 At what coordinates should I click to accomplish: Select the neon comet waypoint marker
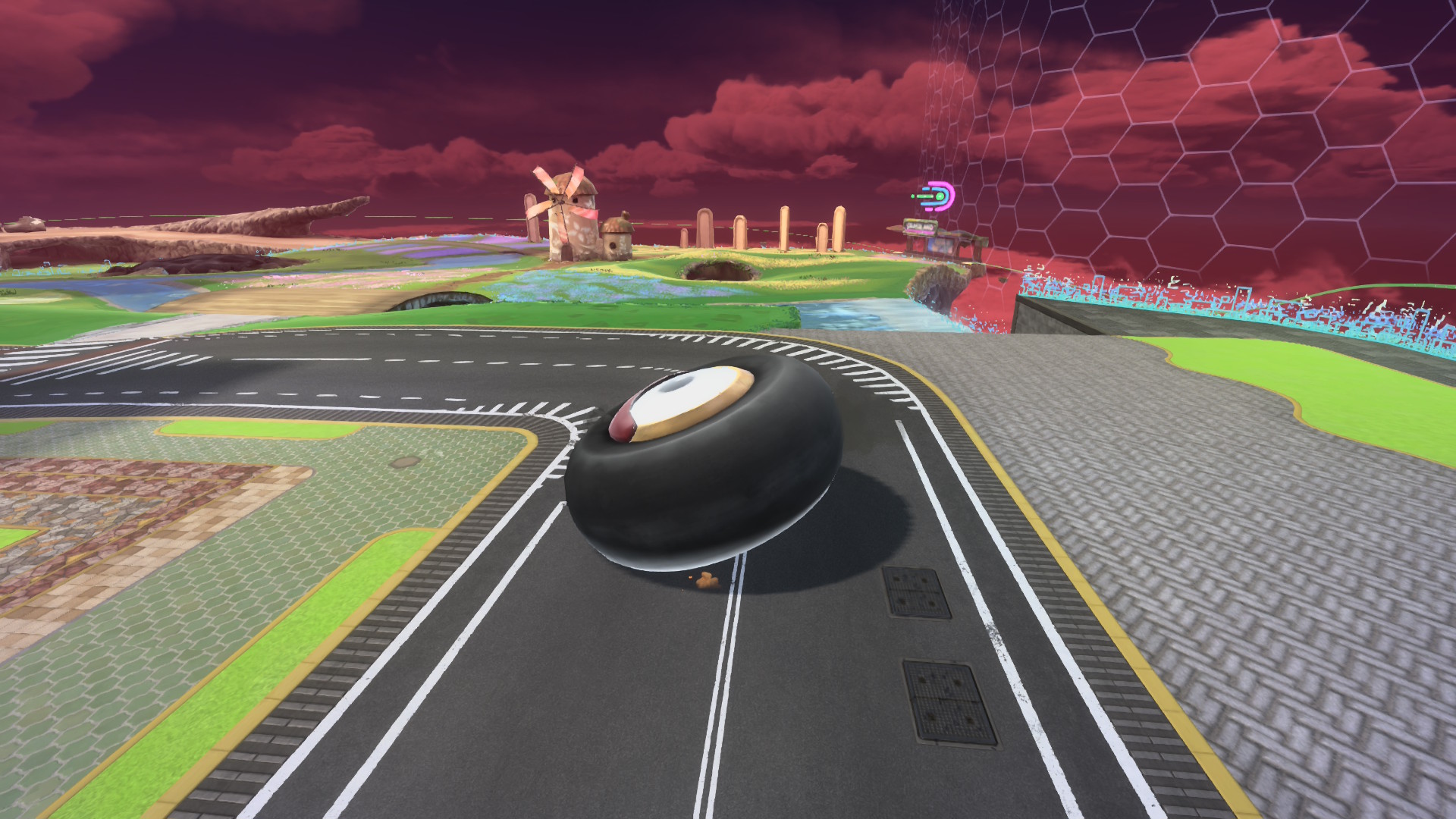click(936, 198)
